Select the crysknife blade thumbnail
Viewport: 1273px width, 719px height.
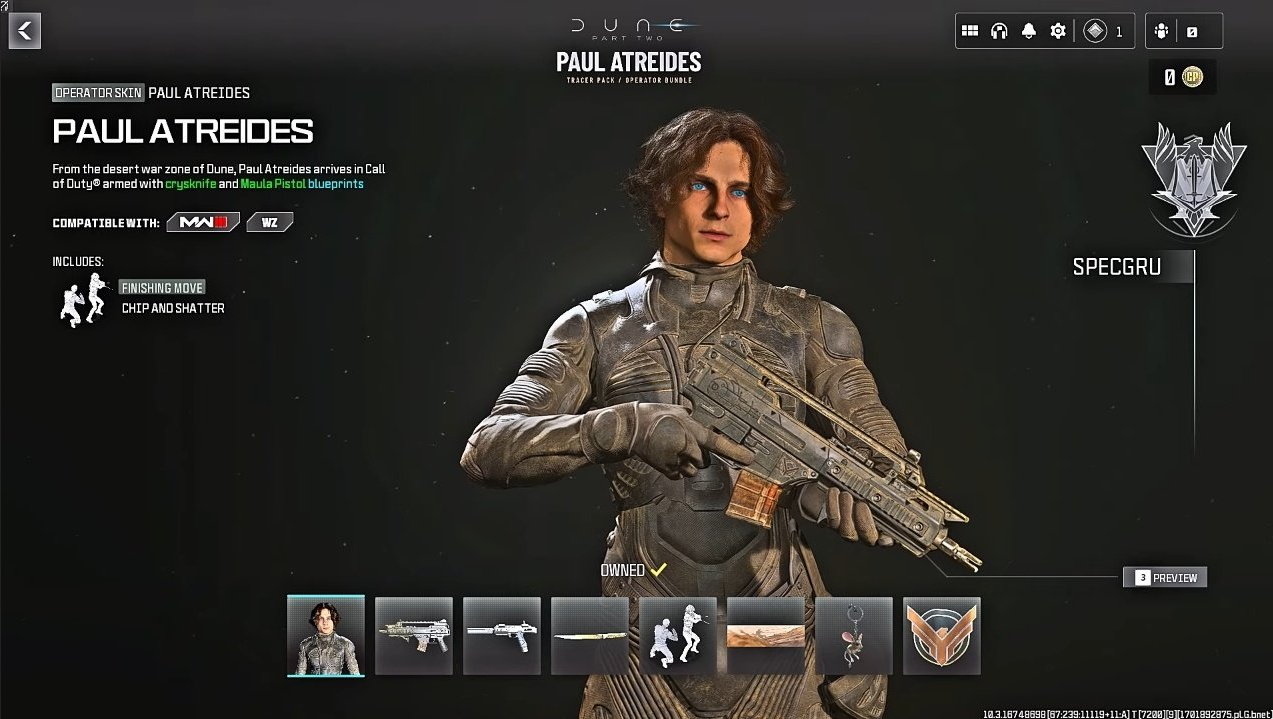pyautogui.click(x=590, y=636)
